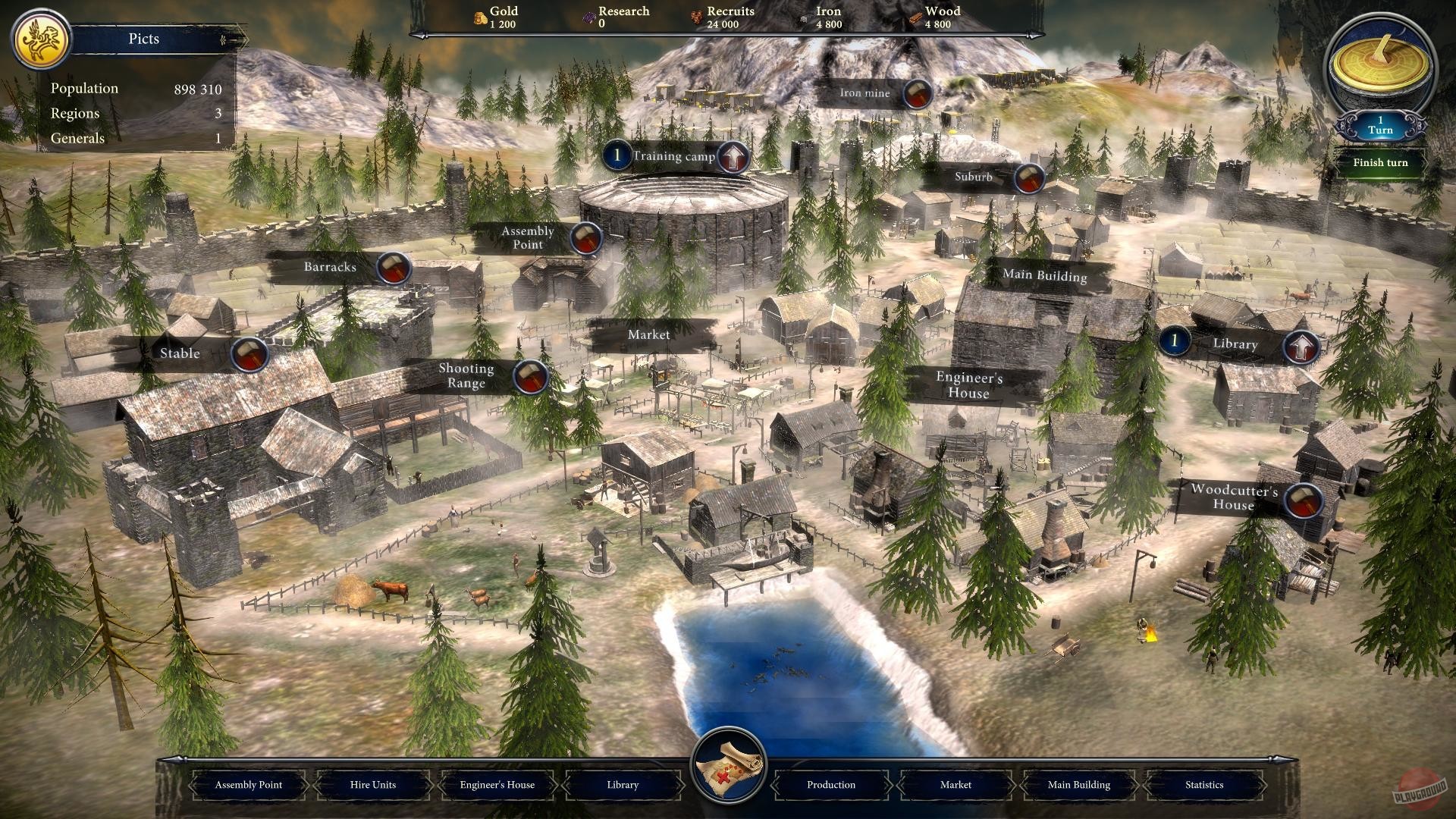This screenshot has height=819, width=1456.
Task: Open the build hammer icon beside Barracks
Action: 395,268
